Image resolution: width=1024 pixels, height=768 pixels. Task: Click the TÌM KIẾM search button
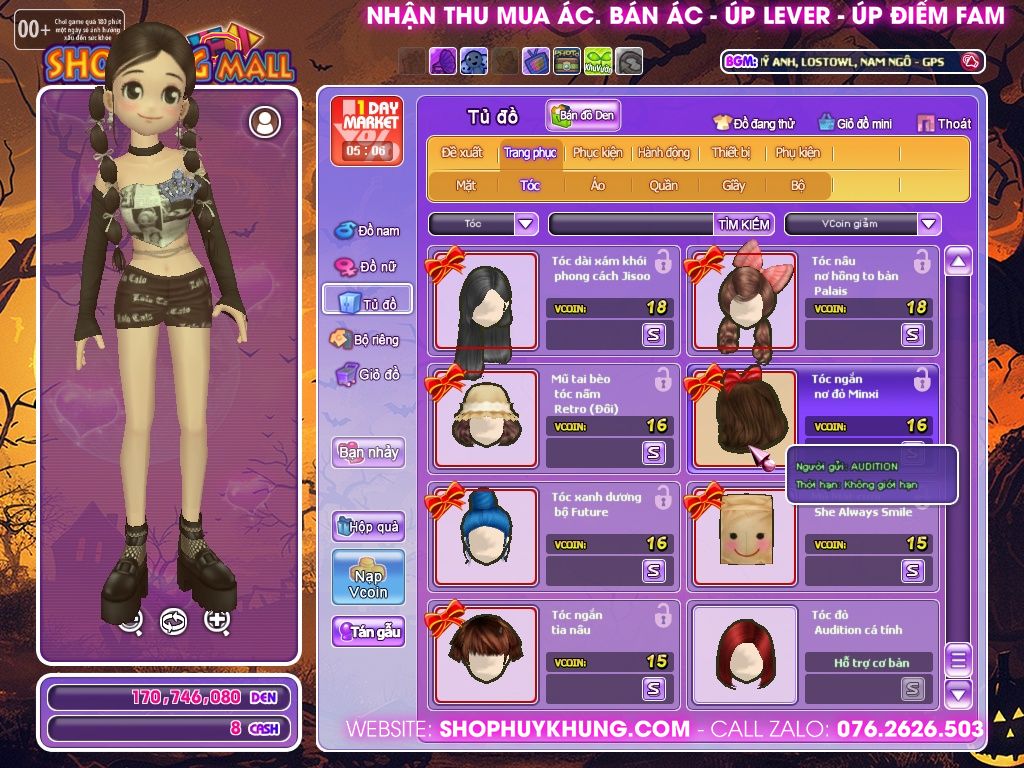point(743,225)
